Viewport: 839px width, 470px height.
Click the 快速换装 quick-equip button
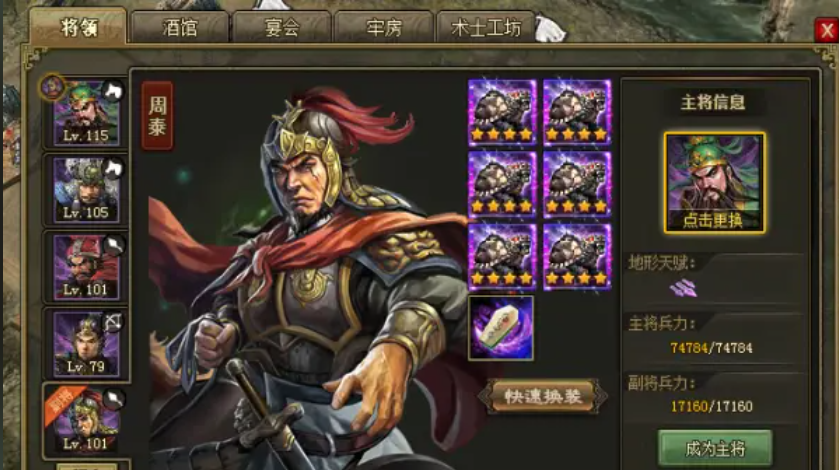coord(542,396)
